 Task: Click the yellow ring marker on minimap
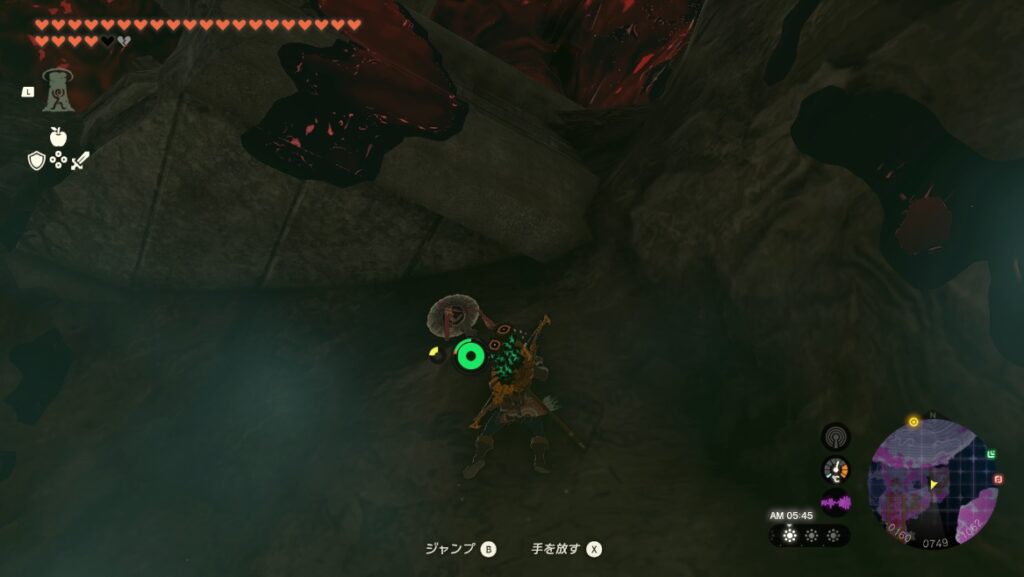click(913, 422)
